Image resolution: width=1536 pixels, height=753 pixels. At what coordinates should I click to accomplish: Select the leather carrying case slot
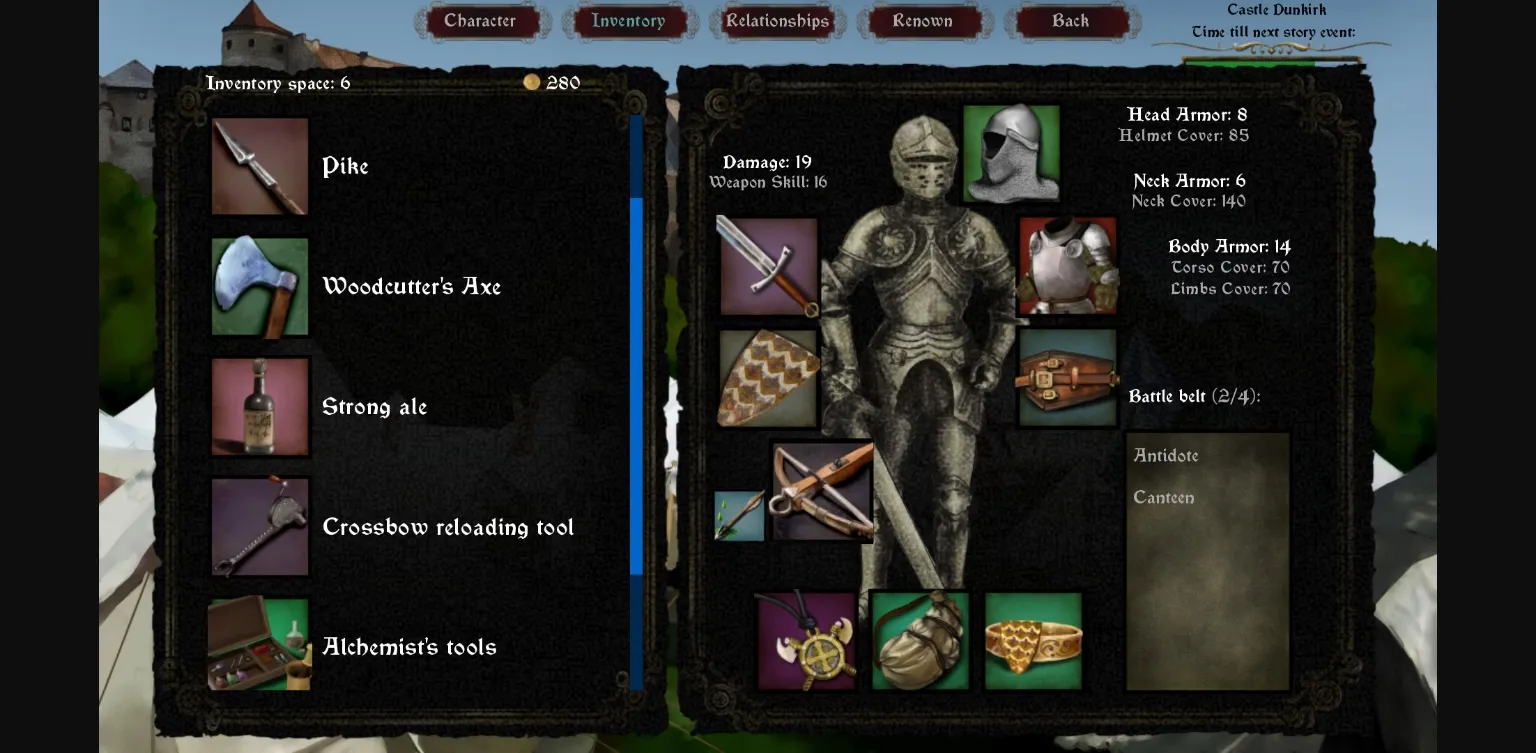click(x=1067, y=379)
